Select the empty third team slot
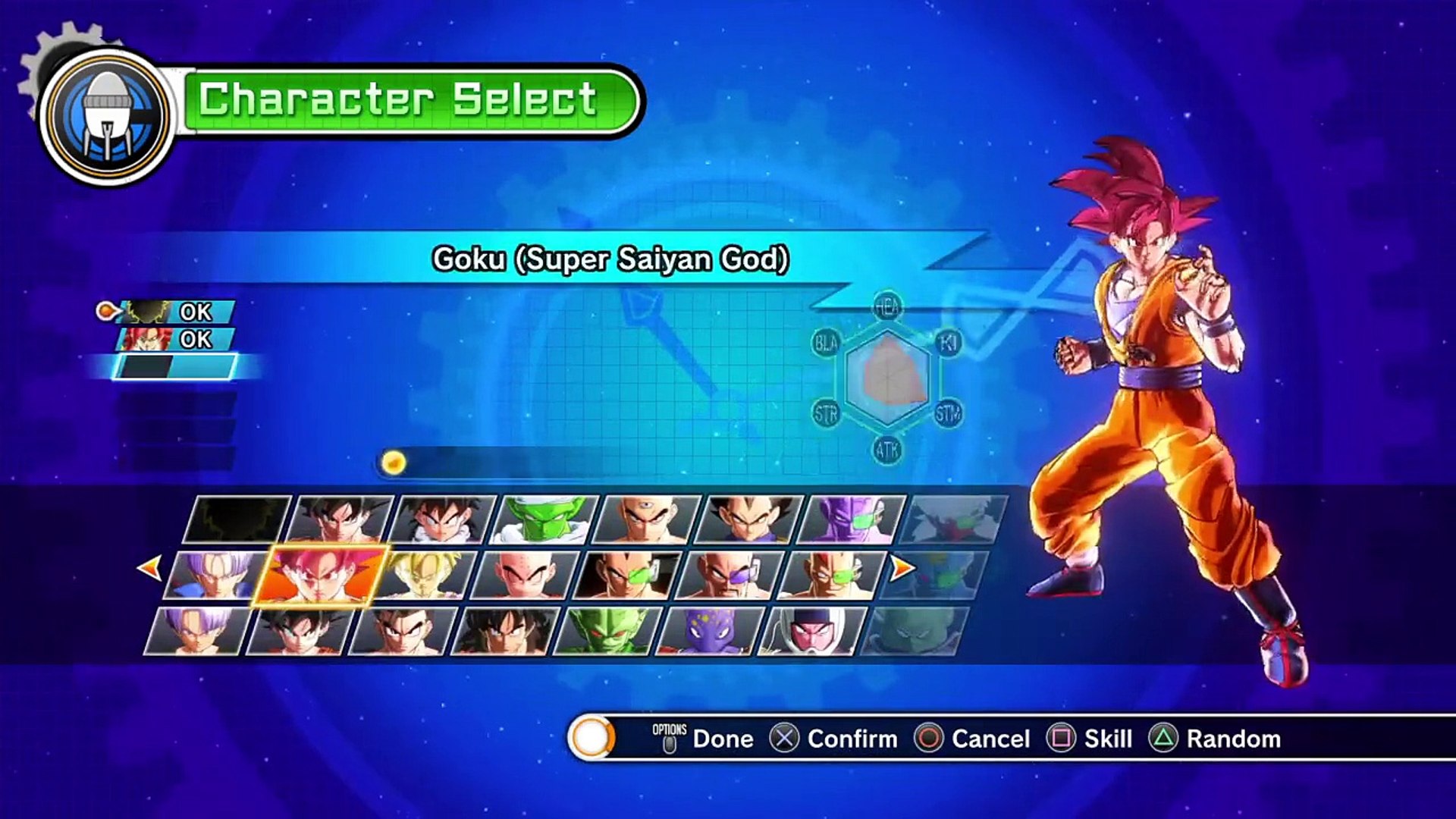This screenshot has width=1456, height=819. coord(176,367)
